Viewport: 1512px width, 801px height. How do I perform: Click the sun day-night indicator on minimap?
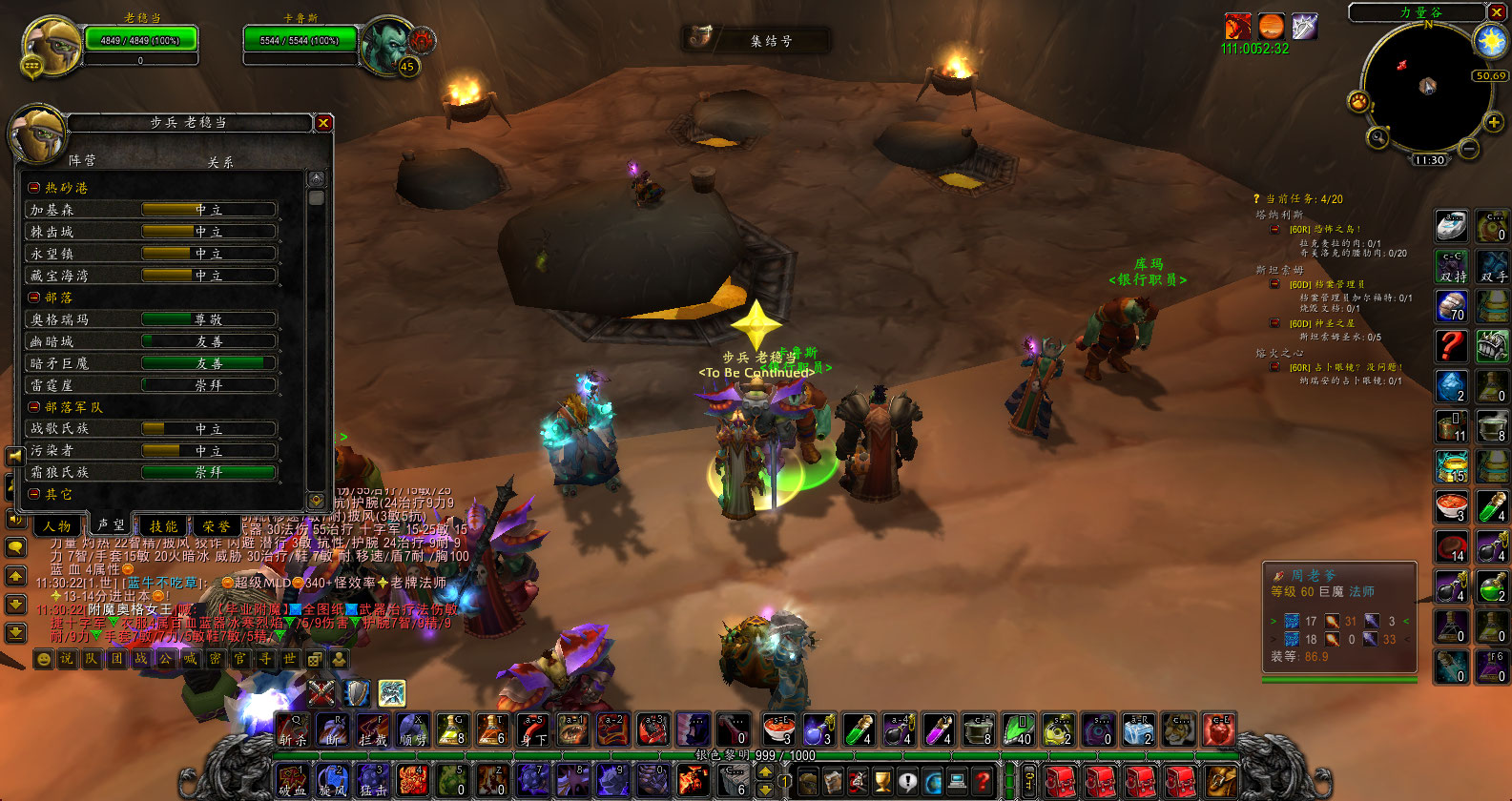(x=1489, y=41)
